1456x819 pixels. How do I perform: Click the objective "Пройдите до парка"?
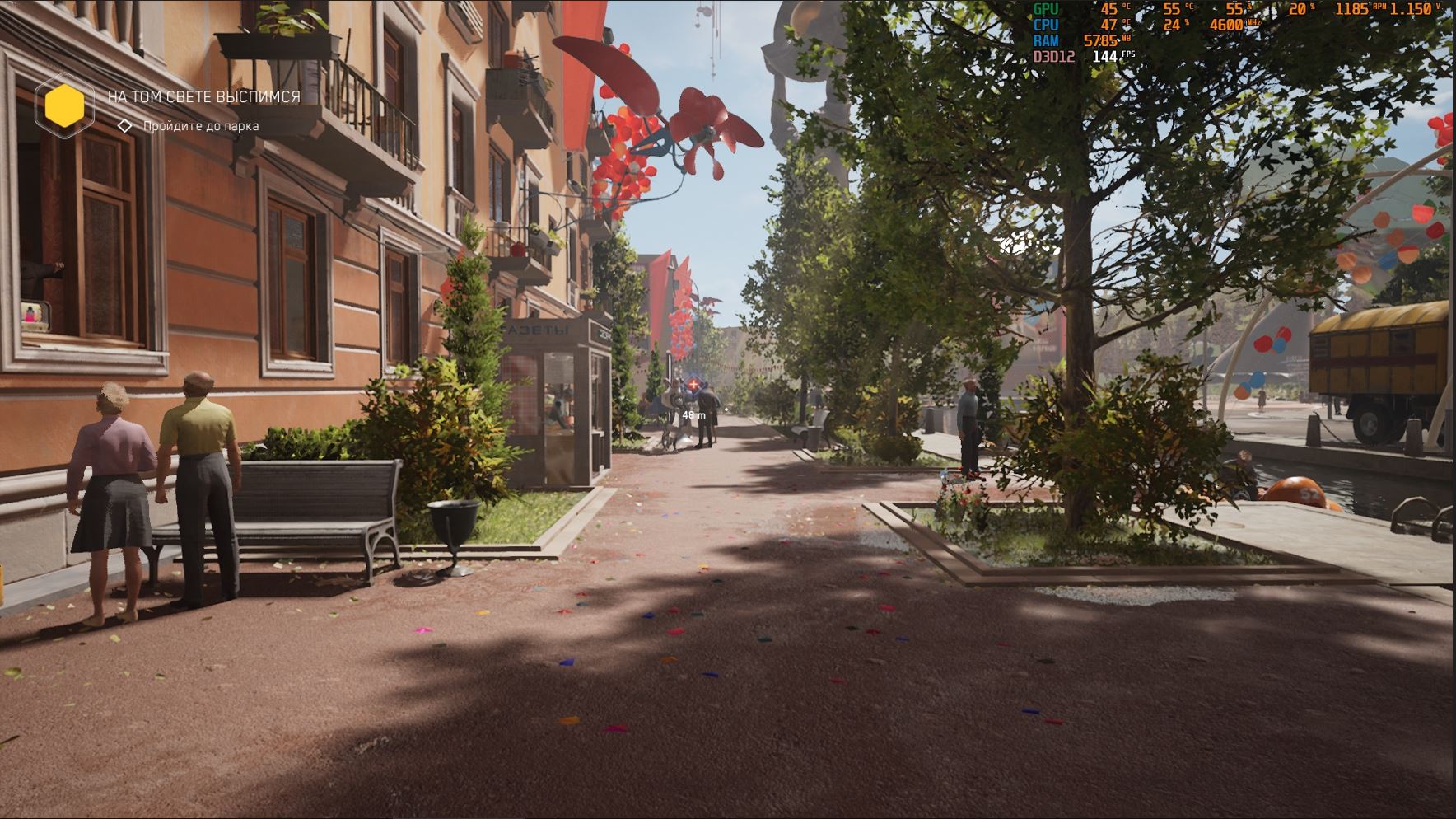coord(200,126)
